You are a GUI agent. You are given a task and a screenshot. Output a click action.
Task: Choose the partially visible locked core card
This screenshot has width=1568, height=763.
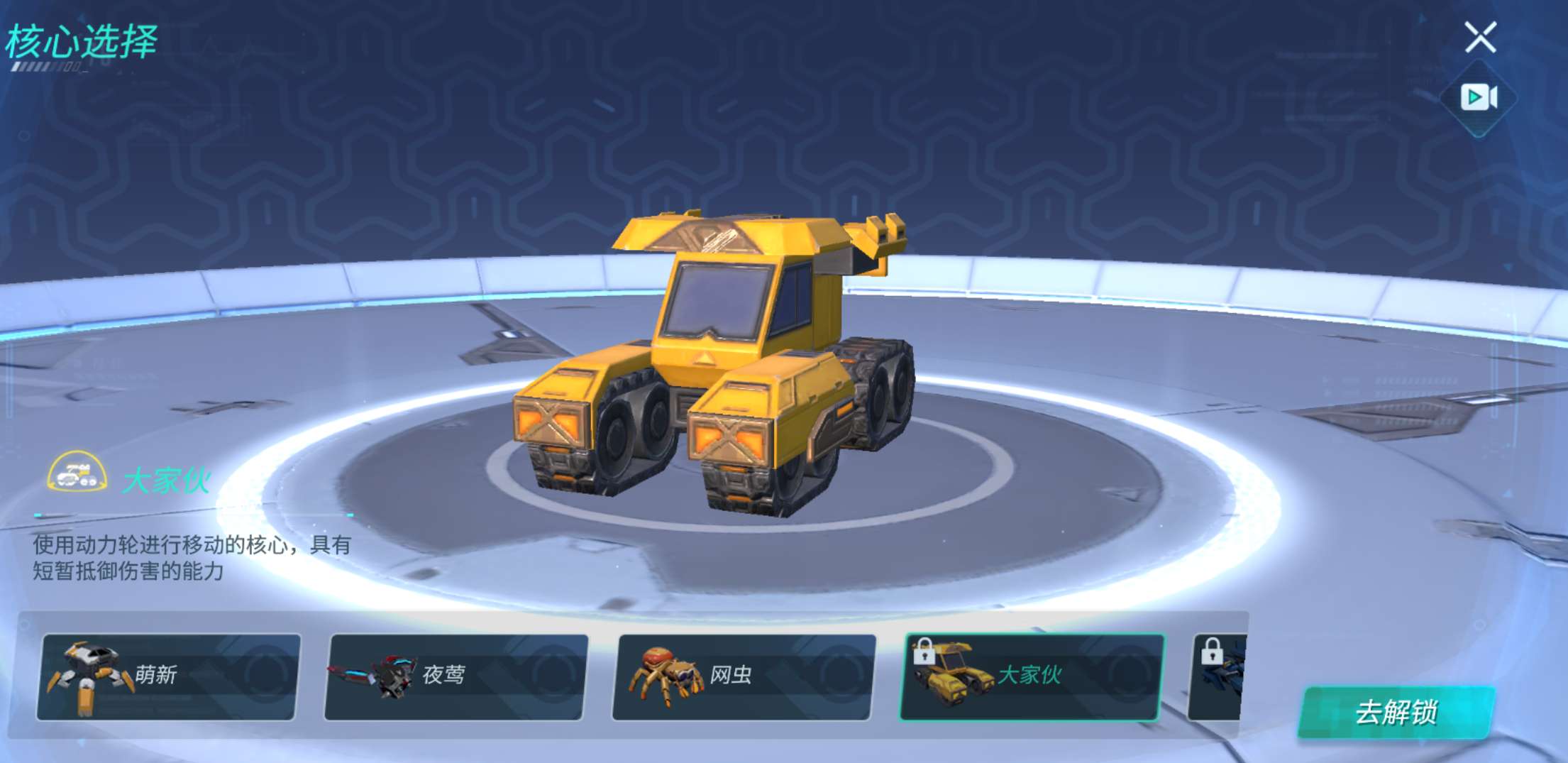1218,676
